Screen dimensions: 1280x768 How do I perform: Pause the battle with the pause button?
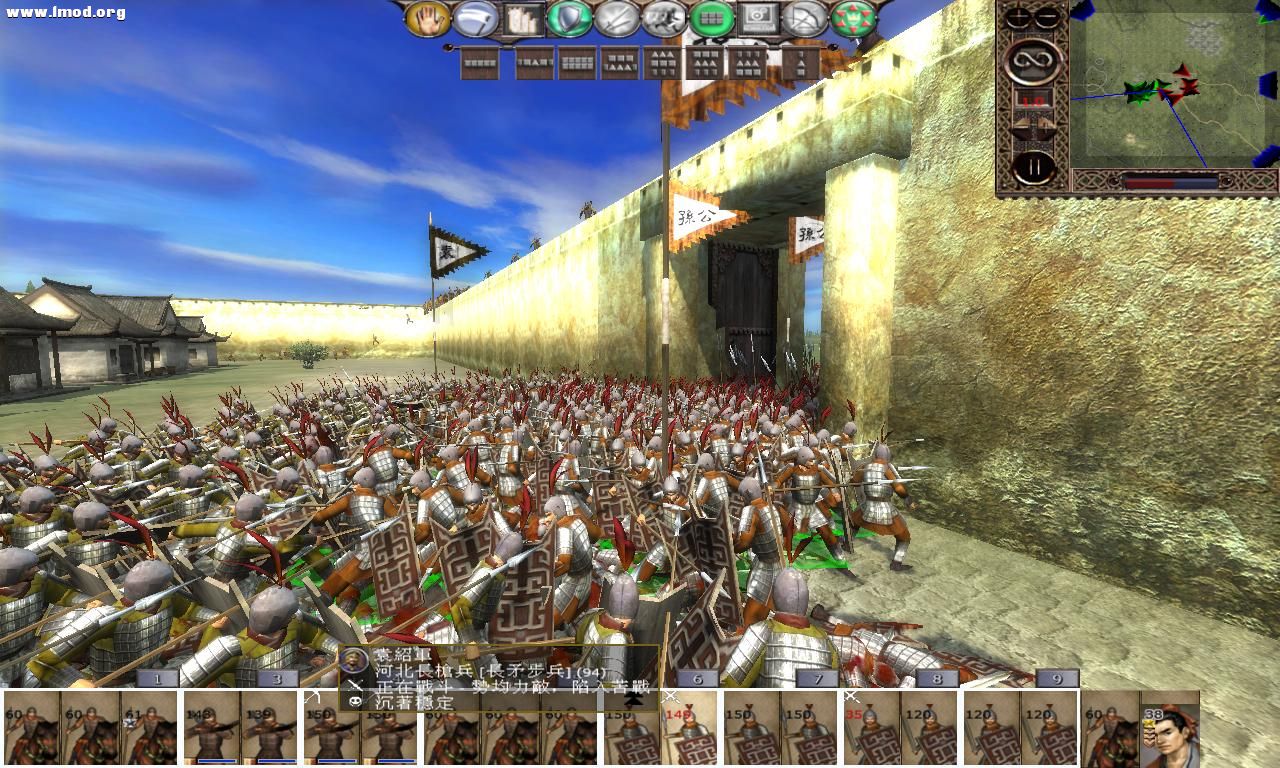(1034, 164)
